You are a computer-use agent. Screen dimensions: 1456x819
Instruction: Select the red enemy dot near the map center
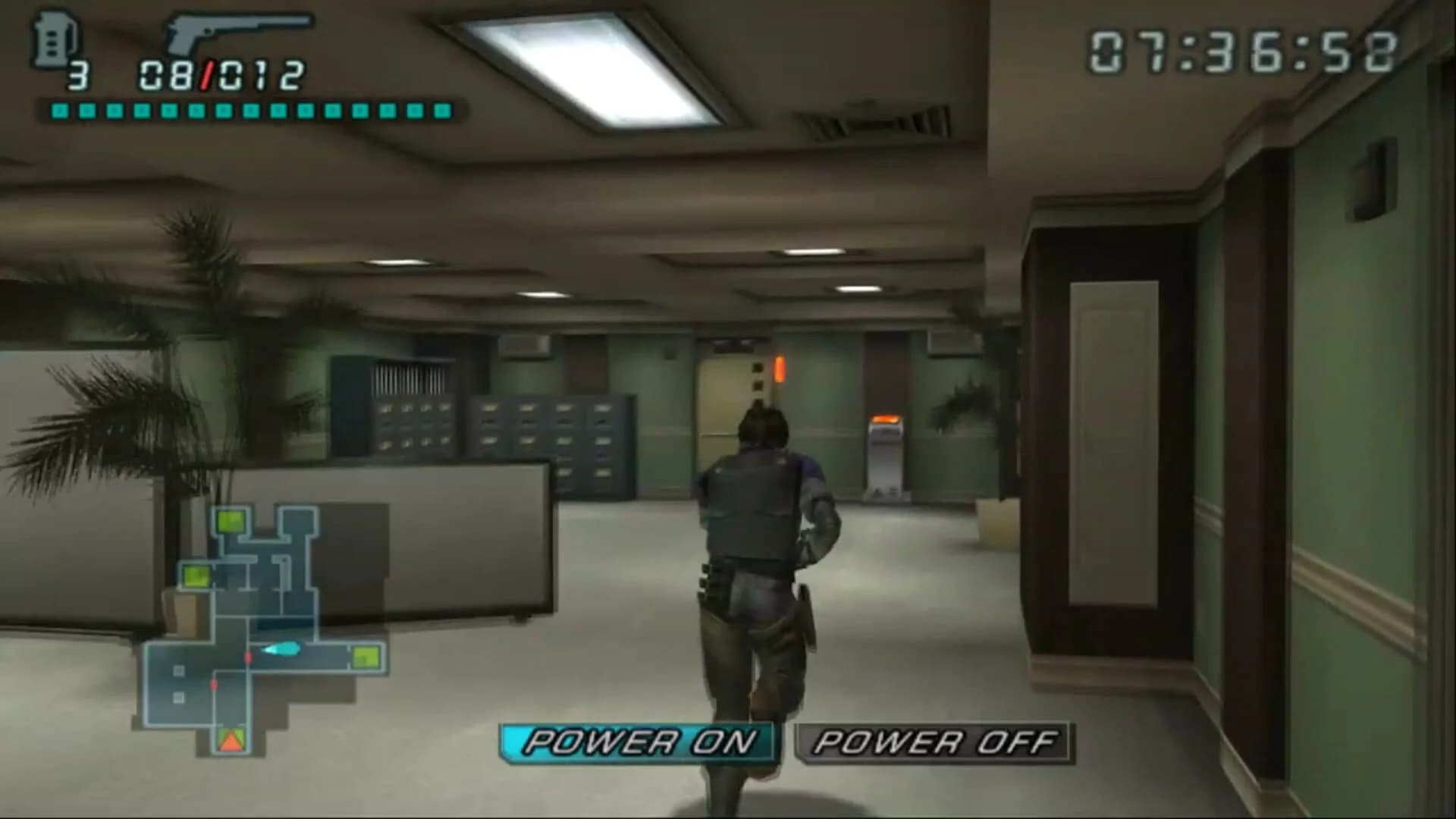coord(247,657)
